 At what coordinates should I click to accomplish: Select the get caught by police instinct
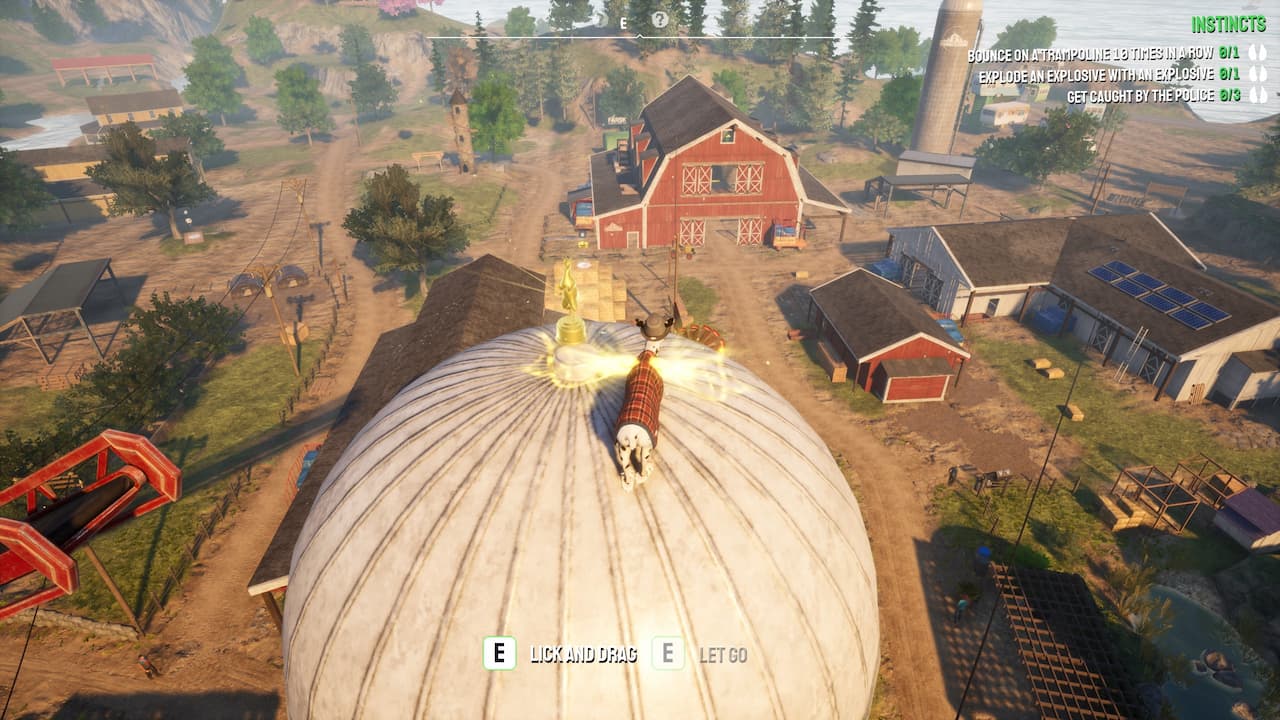coord(1138,96)
